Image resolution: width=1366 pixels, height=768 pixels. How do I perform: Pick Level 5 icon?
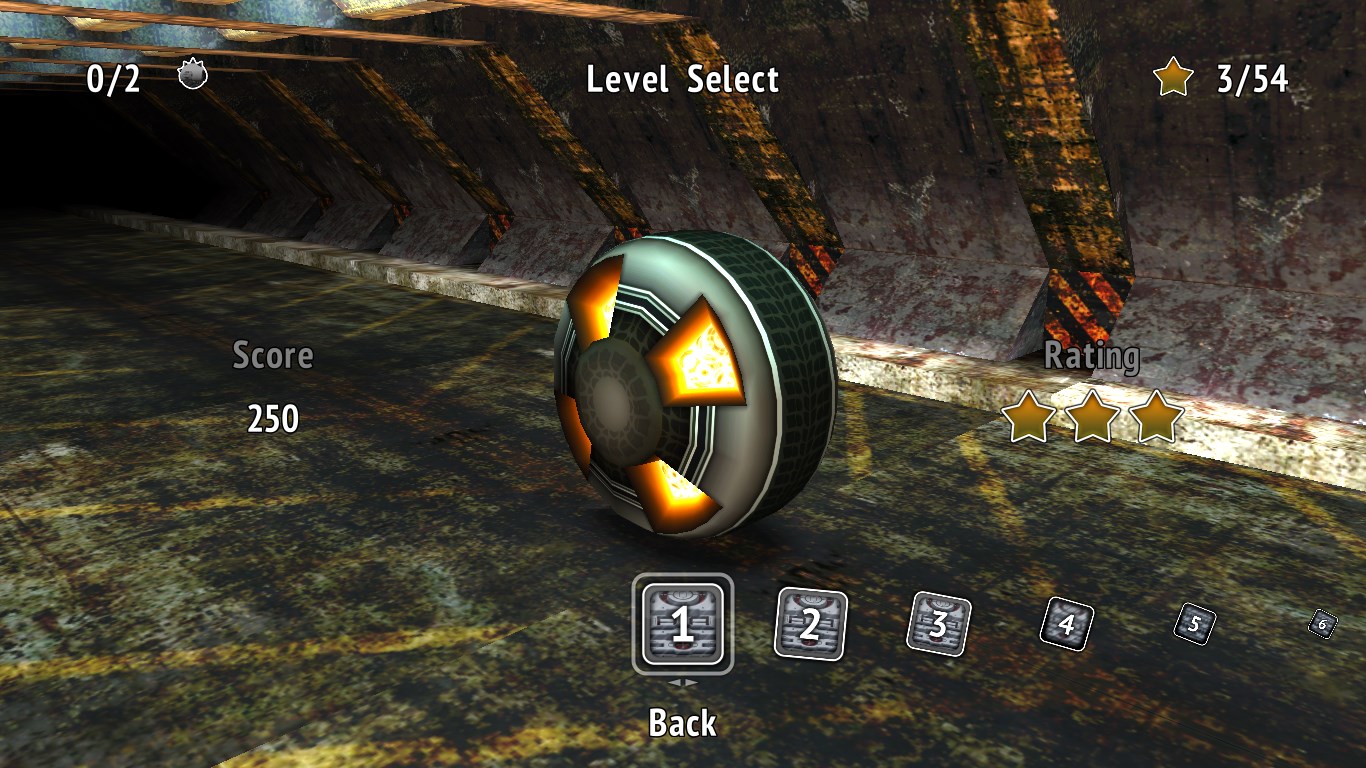click(1192, 626)
